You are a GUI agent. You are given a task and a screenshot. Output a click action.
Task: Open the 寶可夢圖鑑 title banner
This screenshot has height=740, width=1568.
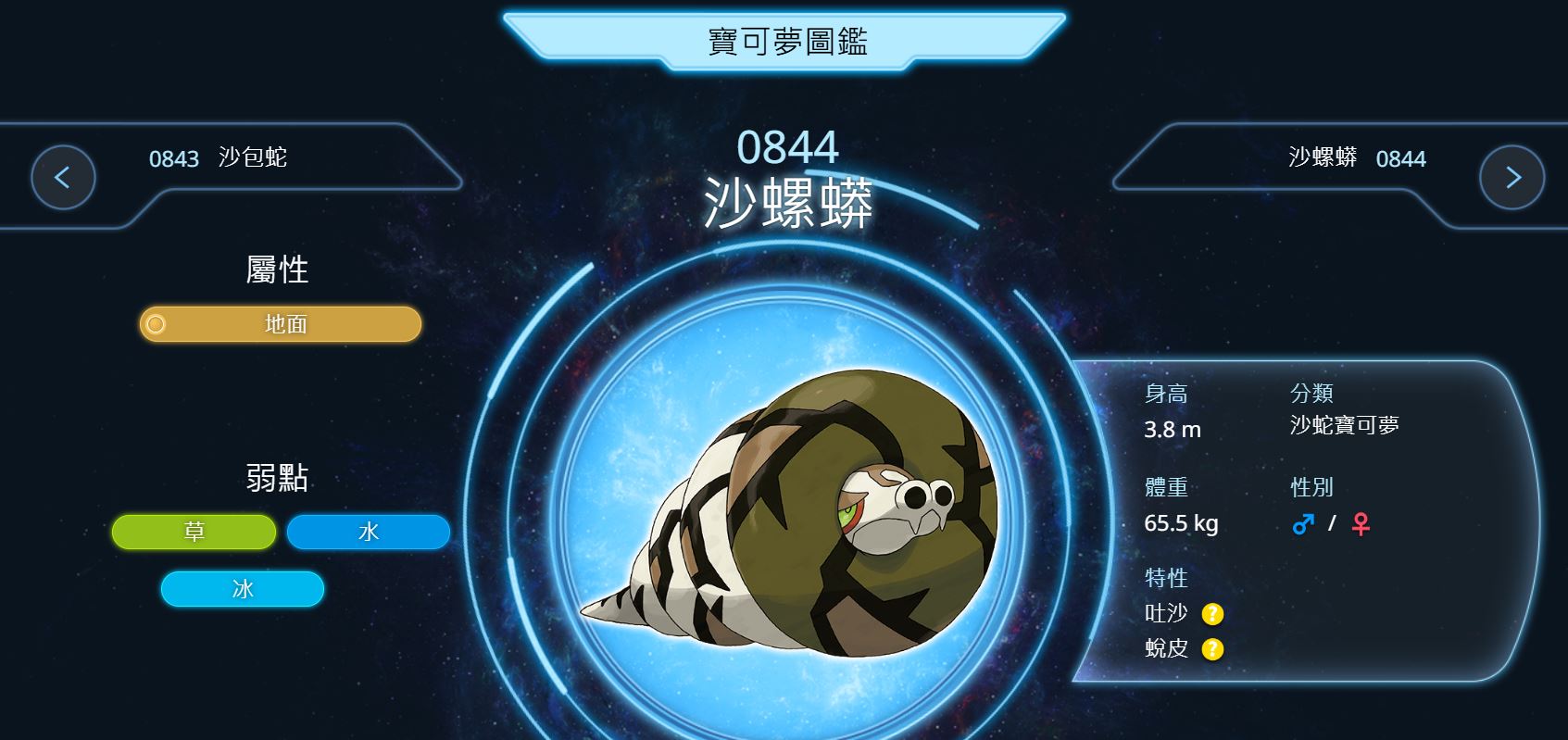coord(786,42)
